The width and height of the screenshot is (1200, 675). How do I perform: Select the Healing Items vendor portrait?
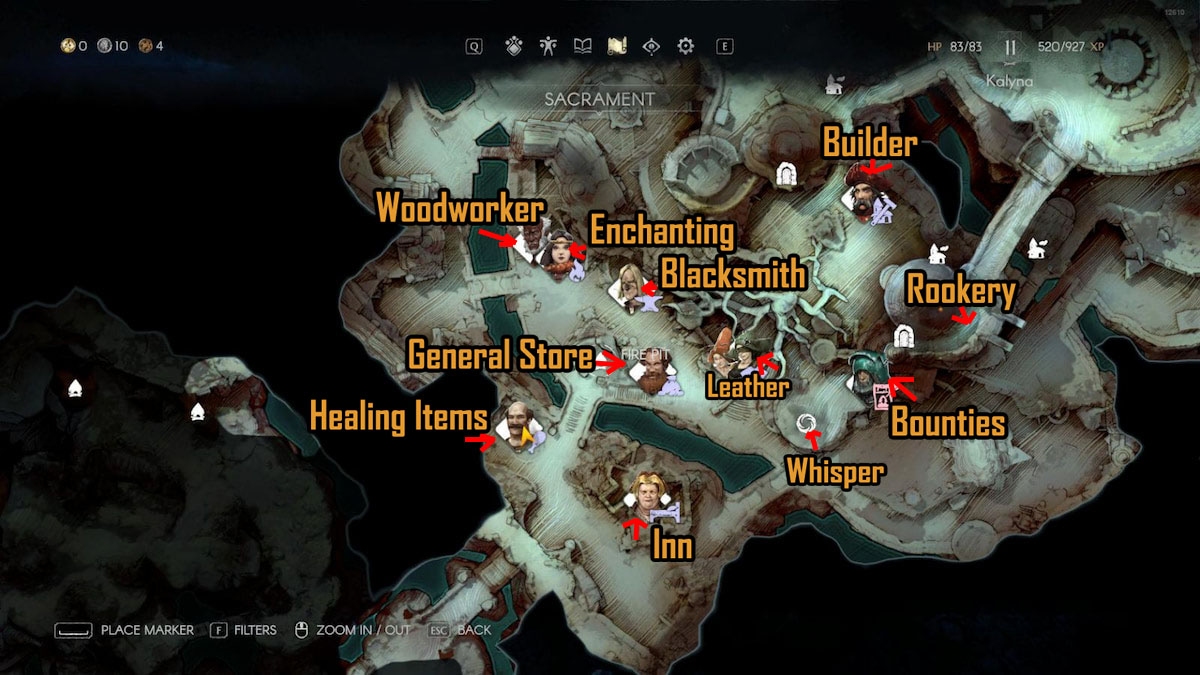(x=514, y=423)
